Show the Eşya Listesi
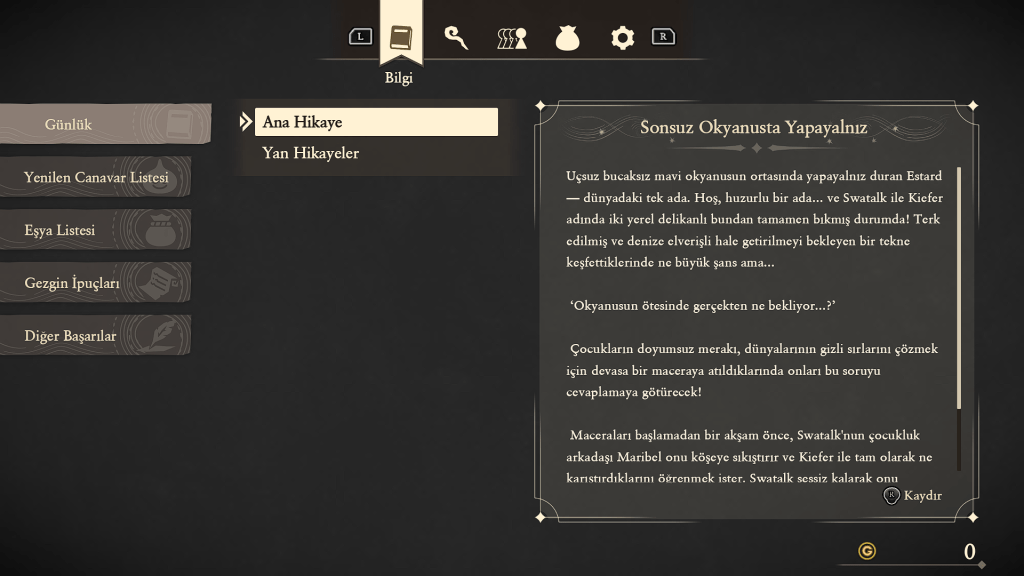 click(x=94, y=230)
